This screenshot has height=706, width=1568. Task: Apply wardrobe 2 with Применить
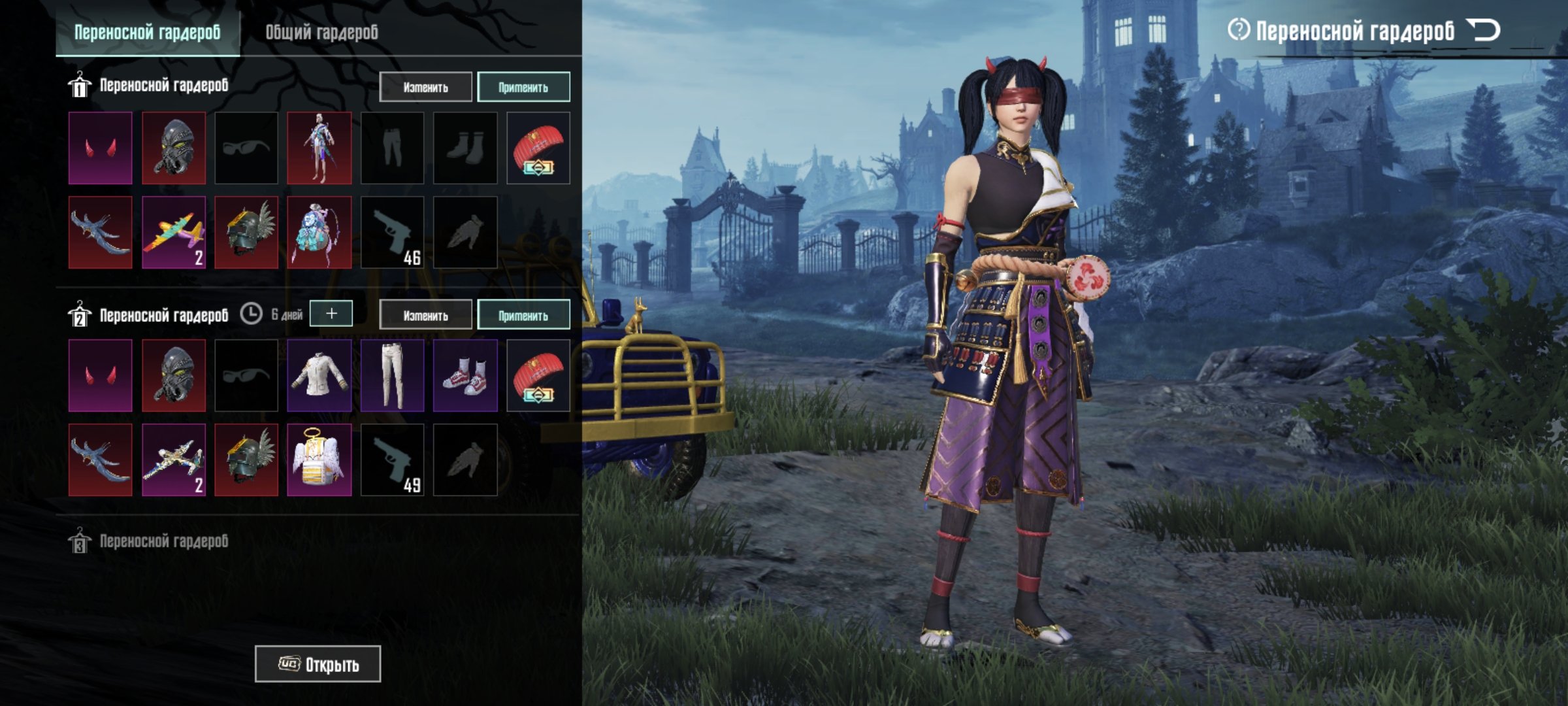[x=523, y=315]
